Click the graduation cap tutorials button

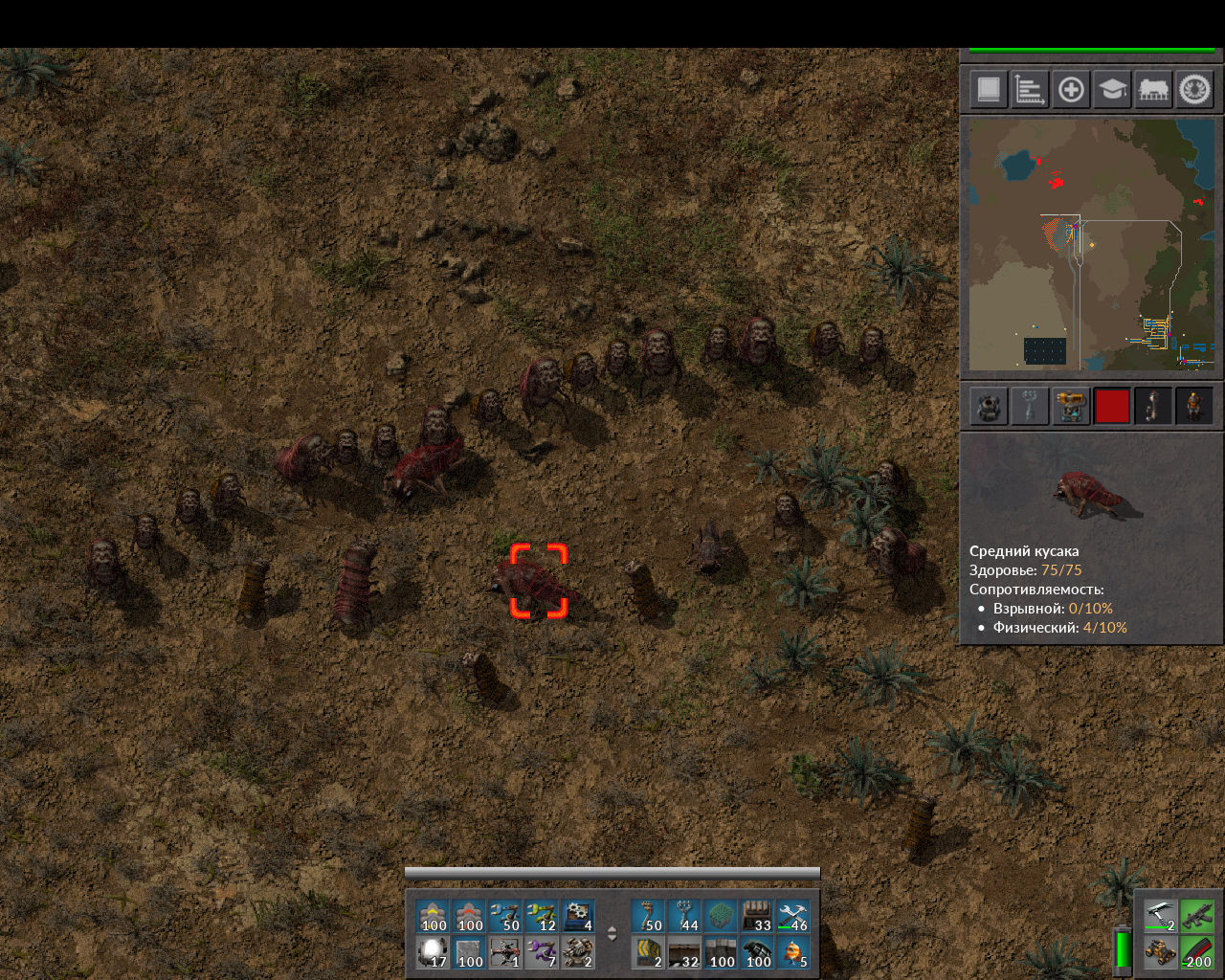[1111, 90]
